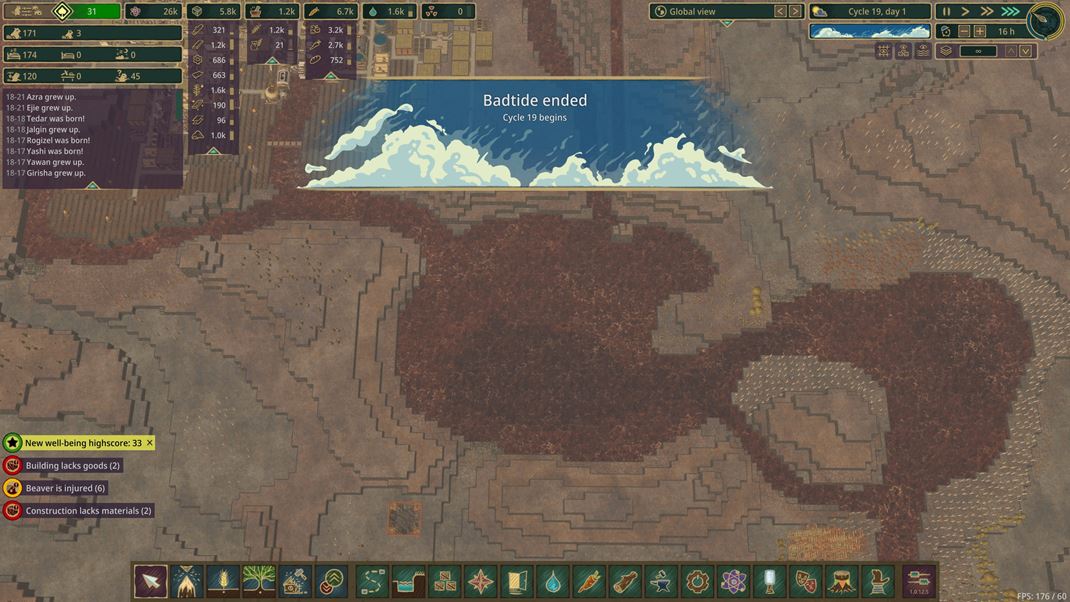Lower the visible layer with the down arrow
Screen dimensions: 1070x602
[1026, 51]
